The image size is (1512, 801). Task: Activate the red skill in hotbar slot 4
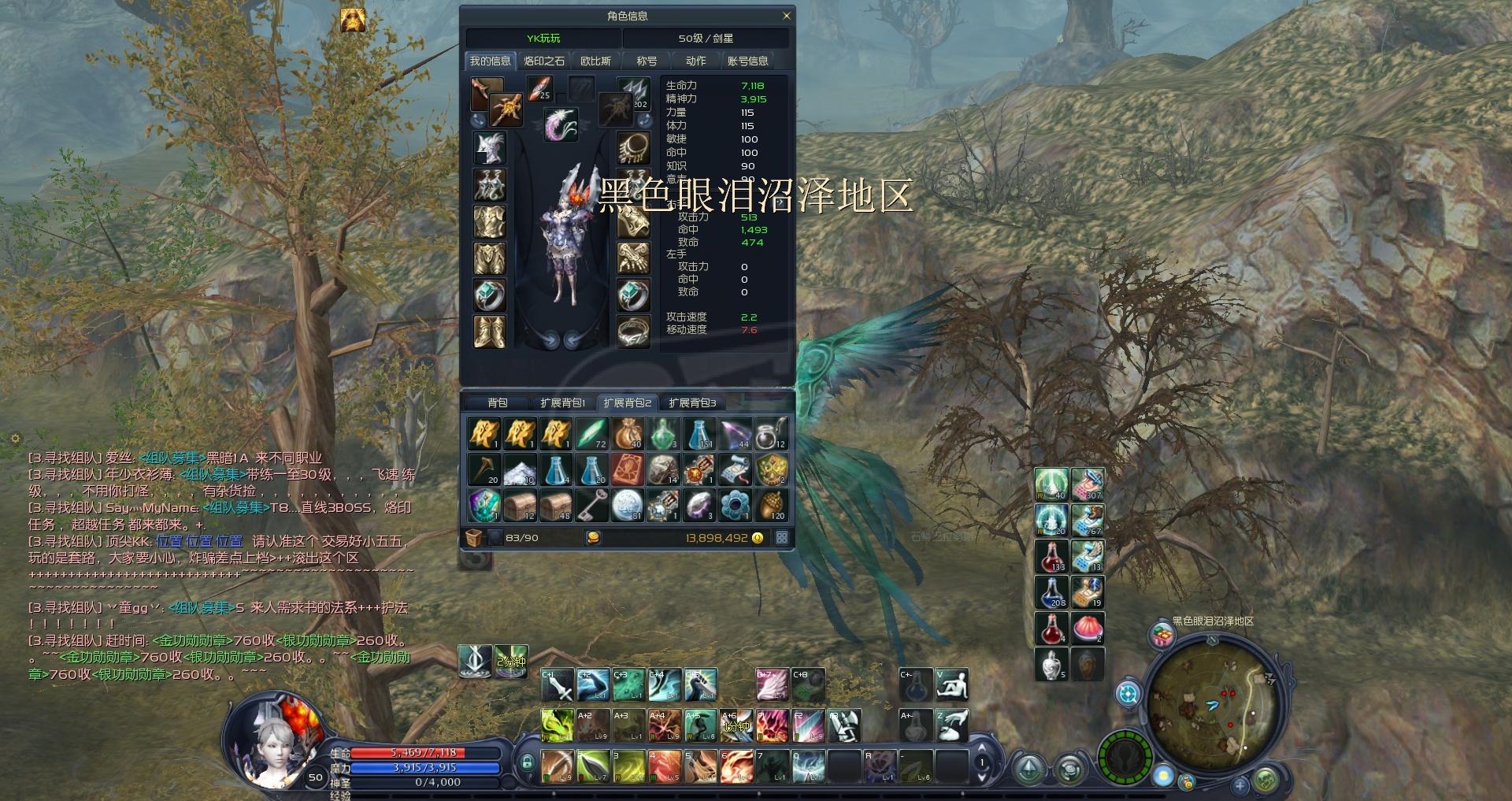tap(664, 766)
